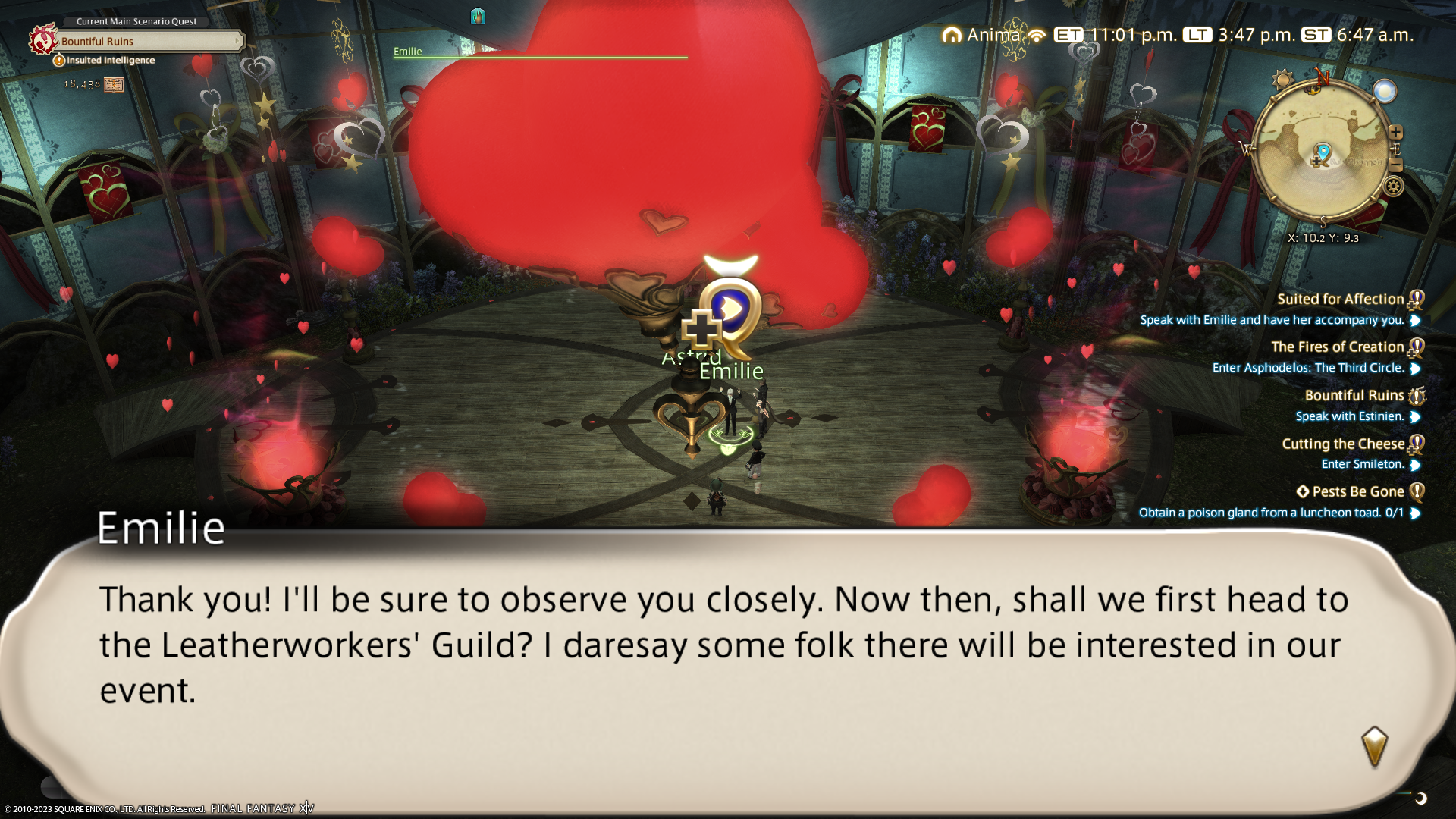Click the sun icon above the minimap
This screenshot has height=819, width=1456.
click(x=1282, y=80)
